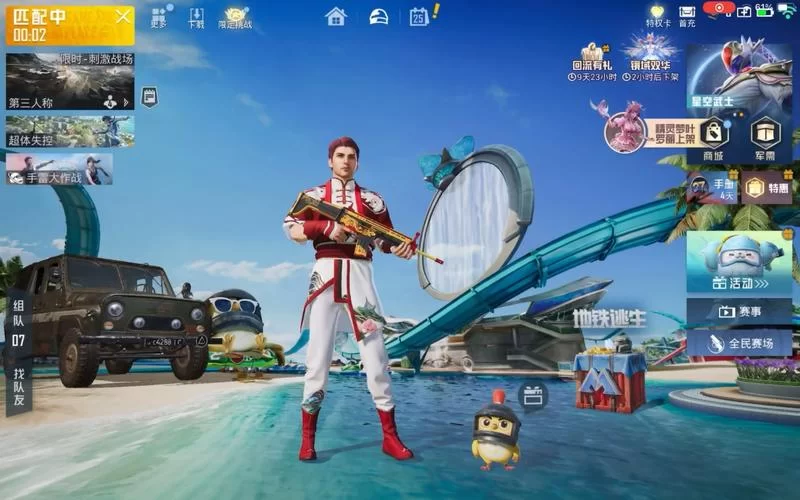This screenshot has width=800, height=500.
Task: Open the 特权卡 privilege card
Action: tap(658, 16)
